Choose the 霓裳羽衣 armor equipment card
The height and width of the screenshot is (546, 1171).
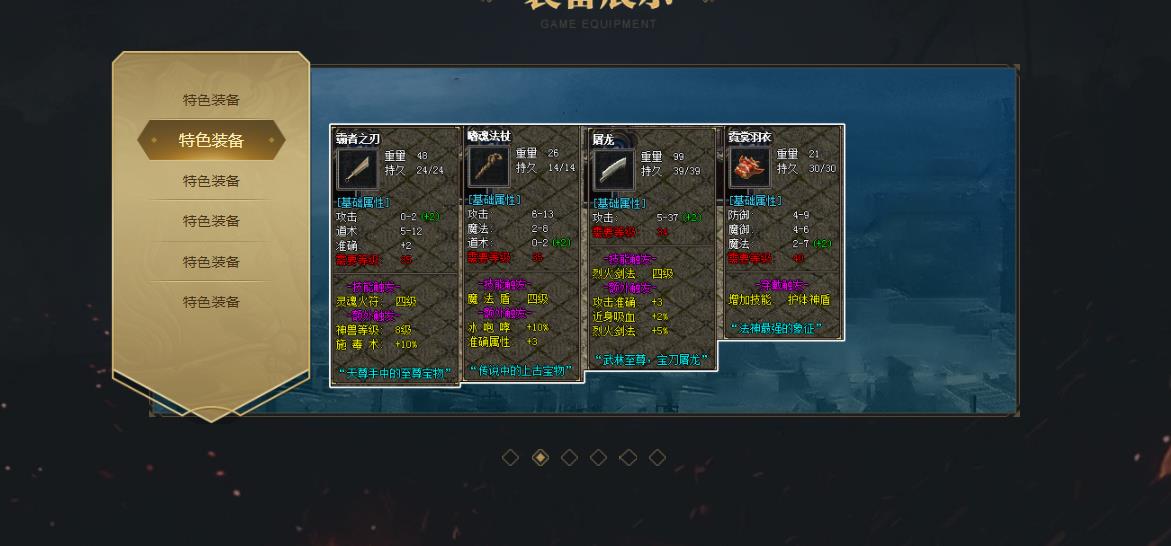point(783,232)
